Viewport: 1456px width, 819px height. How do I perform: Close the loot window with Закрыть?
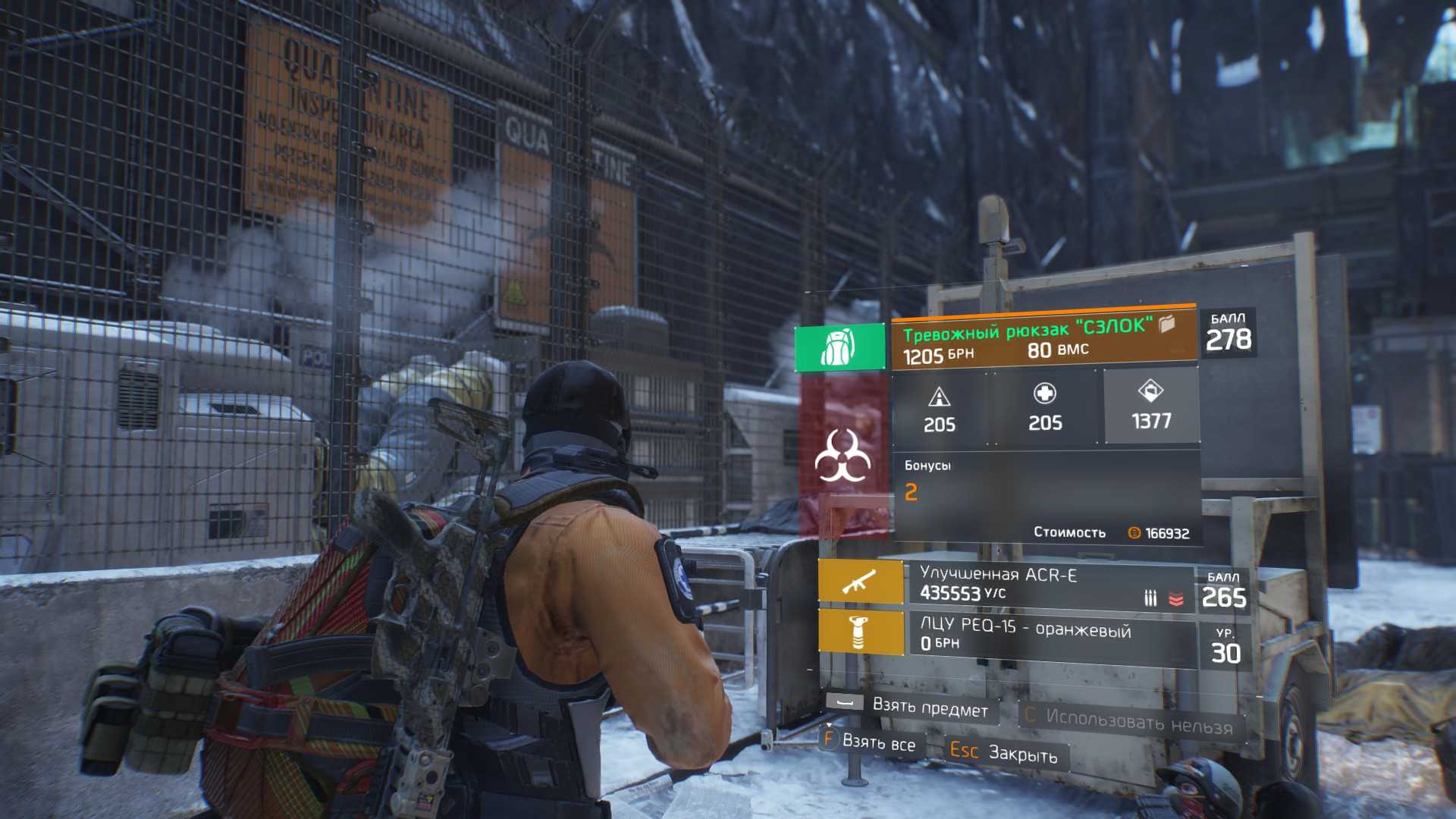[1003, 752]
